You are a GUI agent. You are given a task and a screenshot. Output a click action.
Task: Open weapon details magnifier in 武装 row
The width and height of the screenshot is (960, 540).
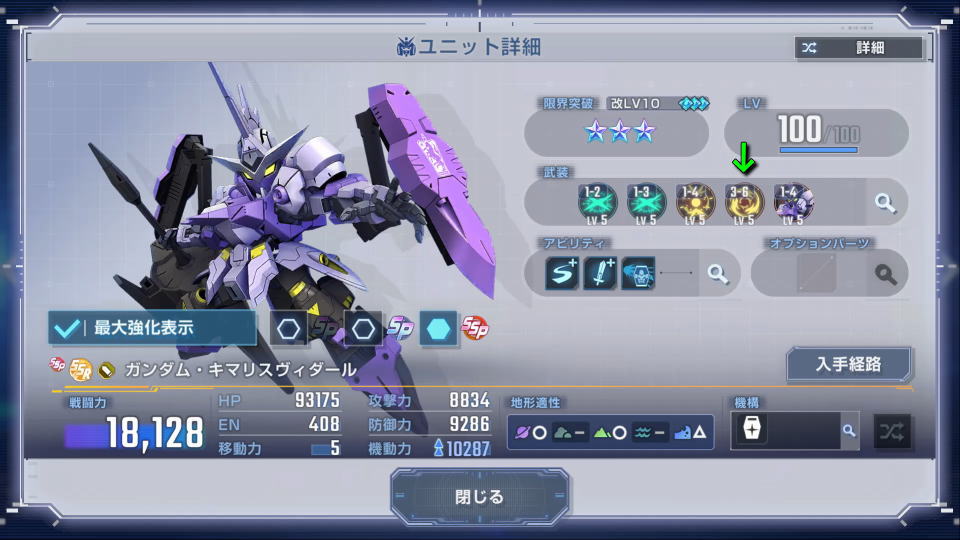[885, 203]
